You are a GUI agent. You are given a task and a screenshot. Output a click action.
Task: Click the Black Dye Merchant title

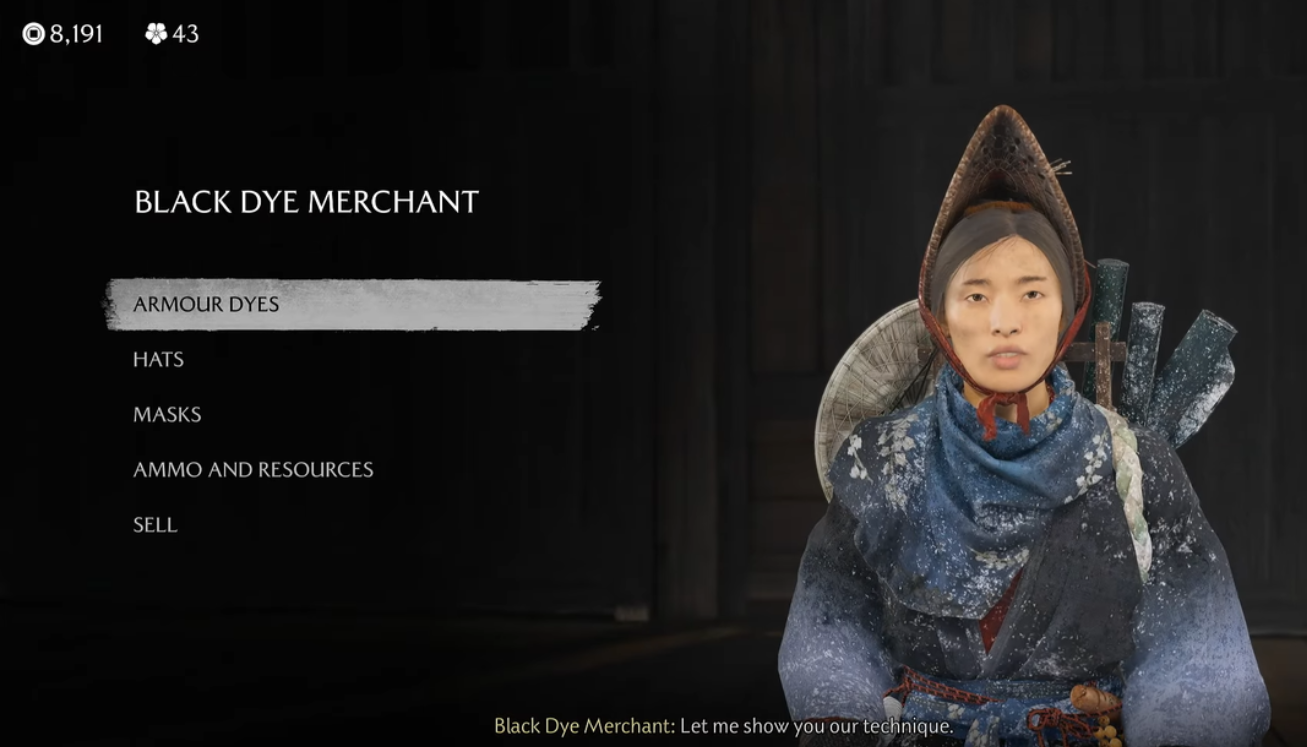pyautogui.click(x=304, y=199)
